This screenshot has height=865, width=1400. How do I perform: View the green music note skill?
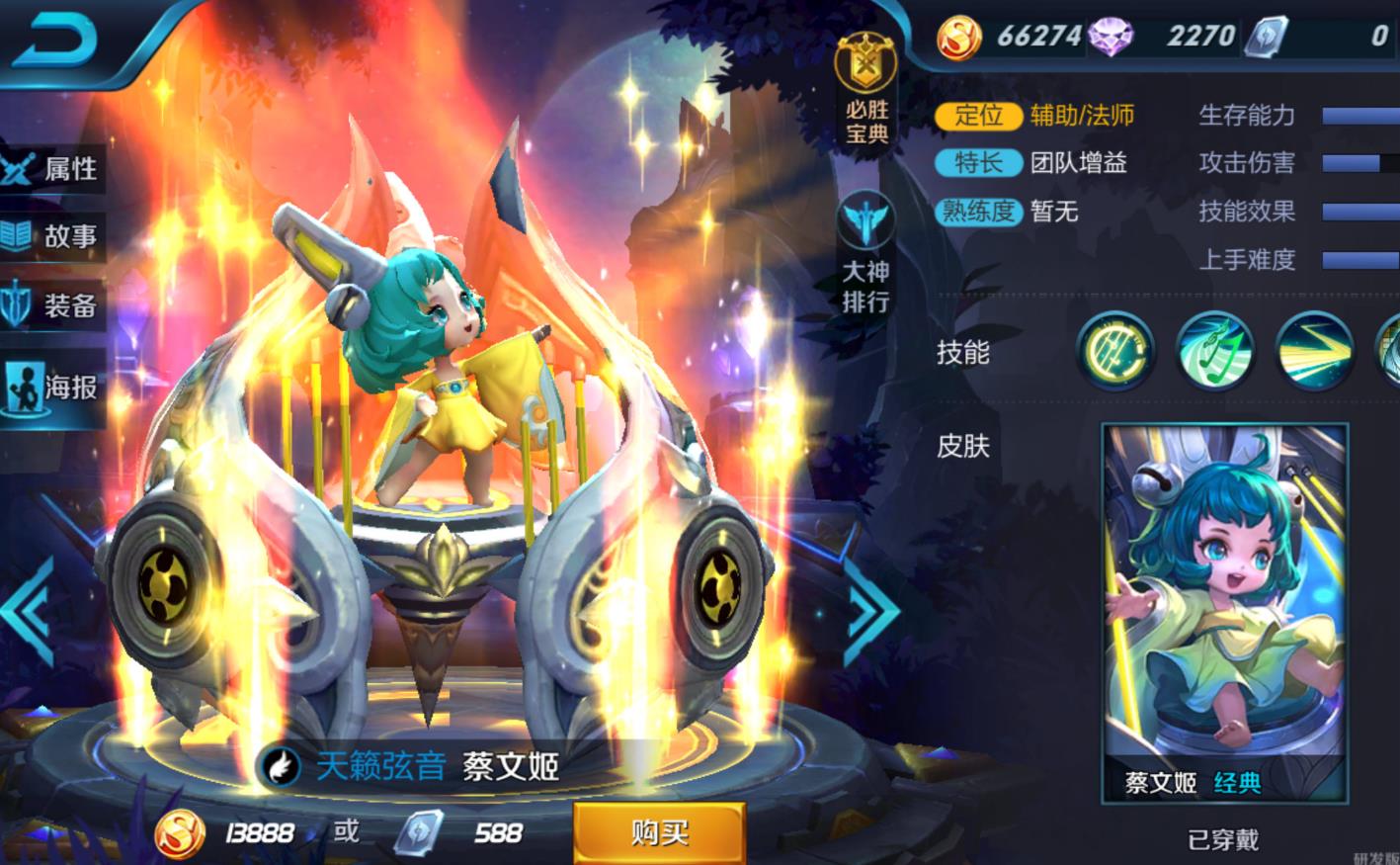pyautogui.click(x=1215, y=351)
